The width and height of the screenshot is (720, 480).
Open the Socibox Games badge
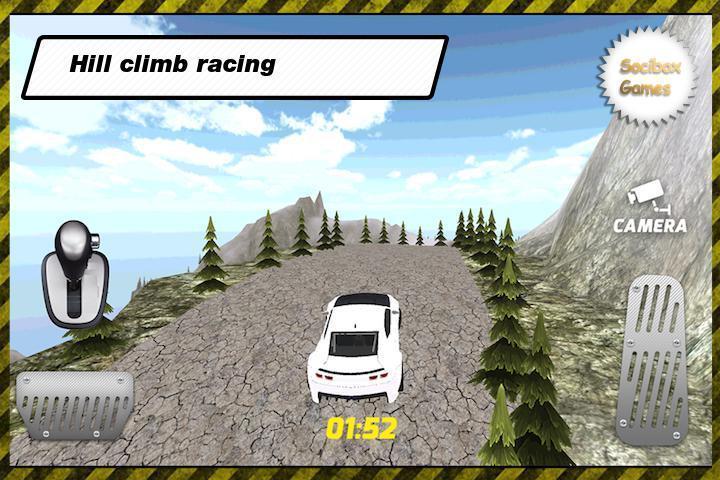pos(645,79)
